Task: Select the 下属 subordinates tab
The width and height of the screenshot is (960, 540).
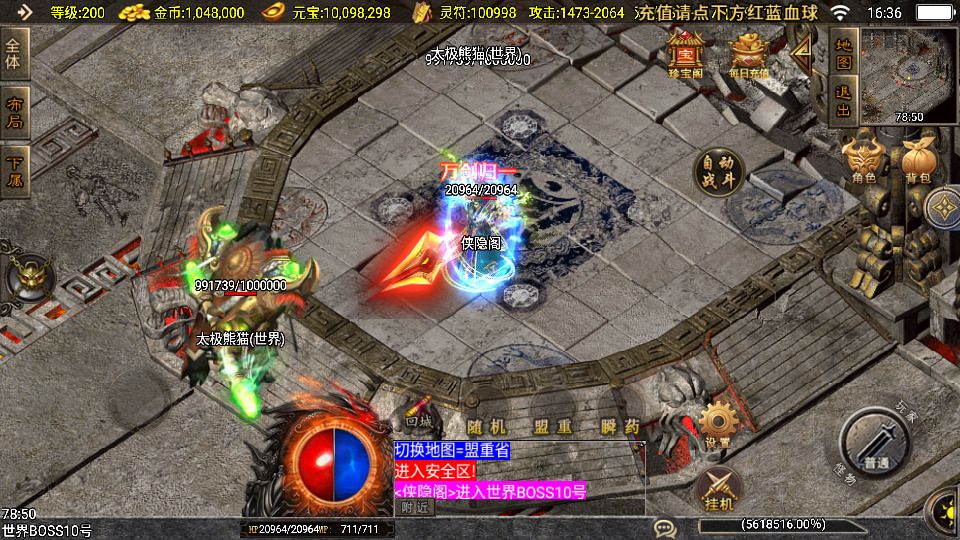Action: 14,171
